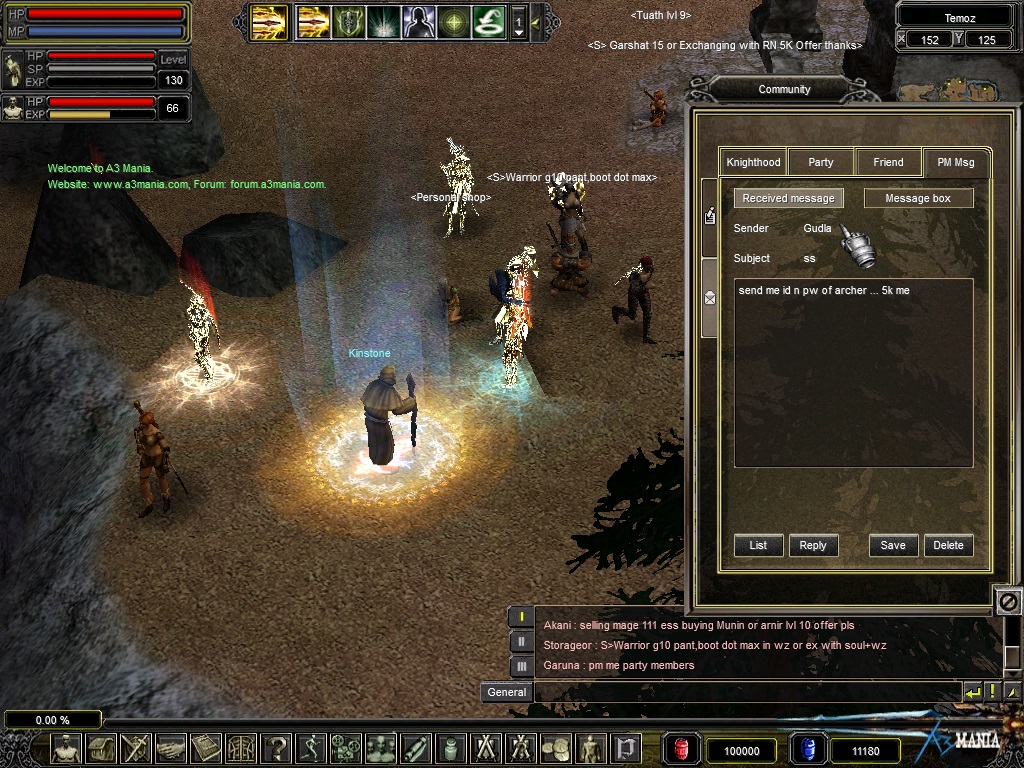
Task: Delete the received message
Action: click(948, 545)
